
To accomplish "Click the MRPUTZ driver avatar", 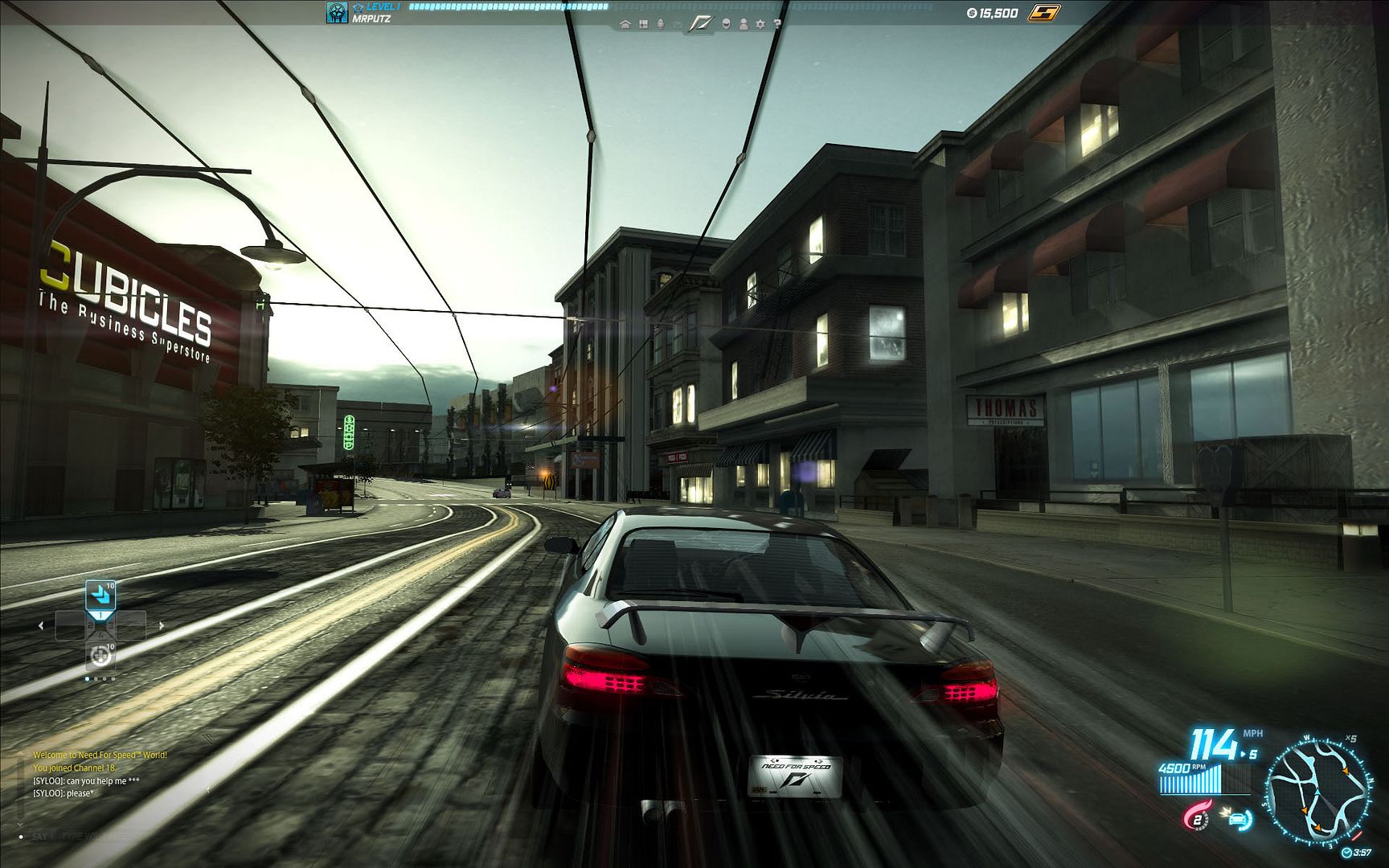I will click(337, 12).
